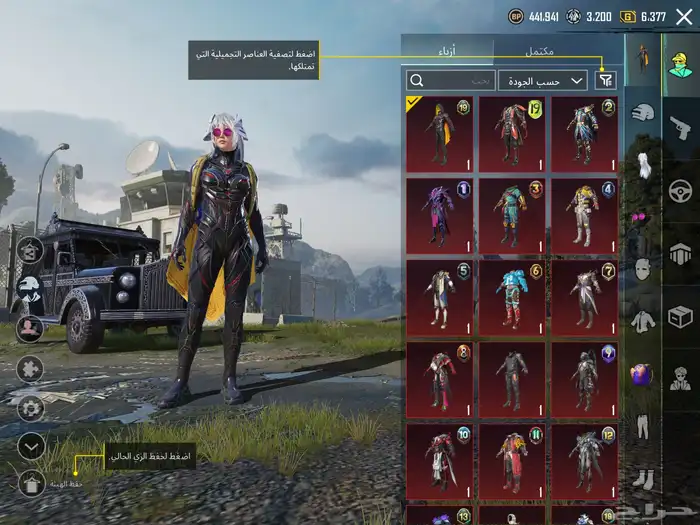Collapse the left side menu with the chevron
Screen dimensions: 700x525
(32, 446)
